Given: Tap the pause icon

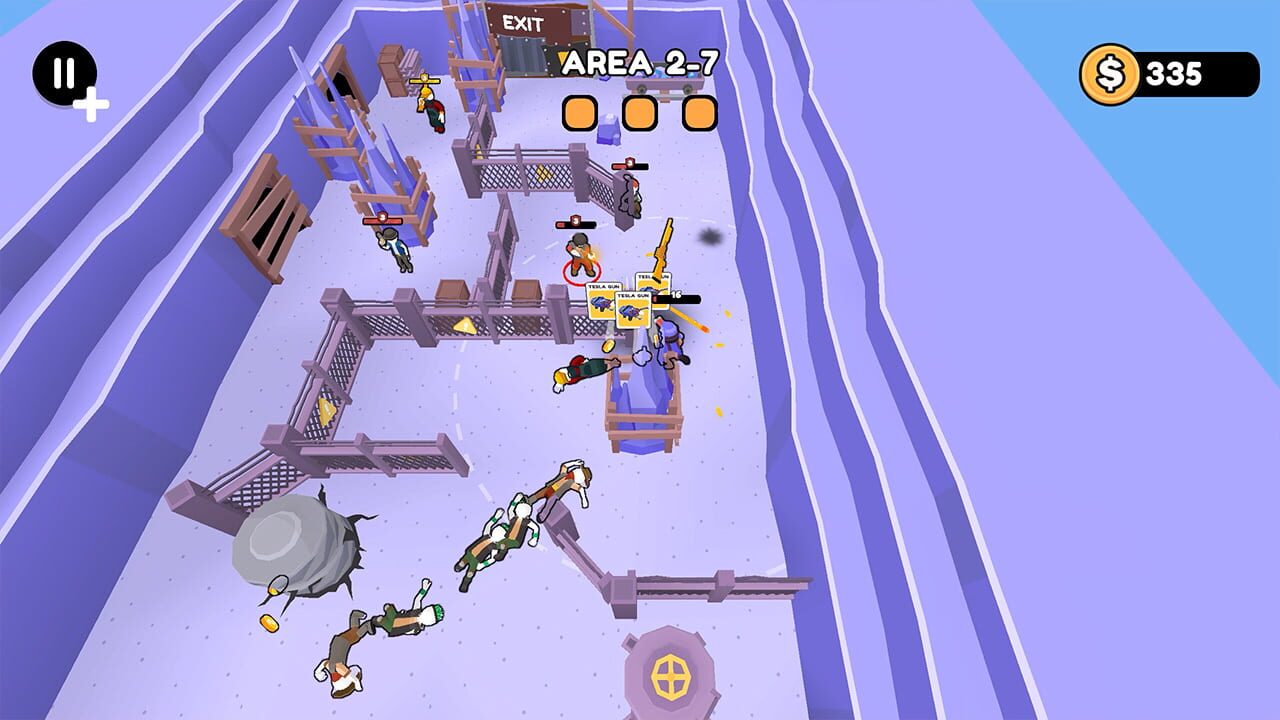Looking at the screenshot, I should click(x=62, y=72).
